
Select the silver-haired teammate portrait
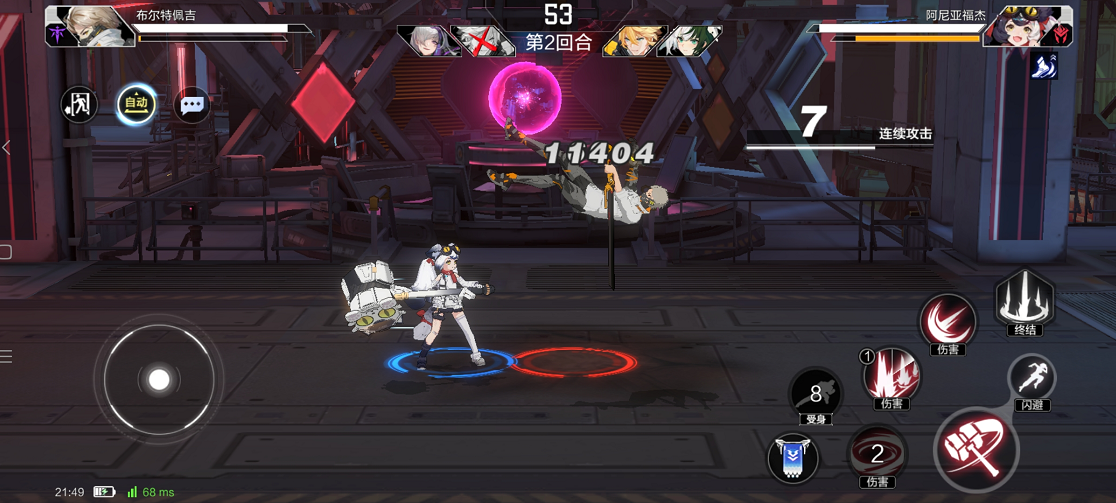(426, 41)
